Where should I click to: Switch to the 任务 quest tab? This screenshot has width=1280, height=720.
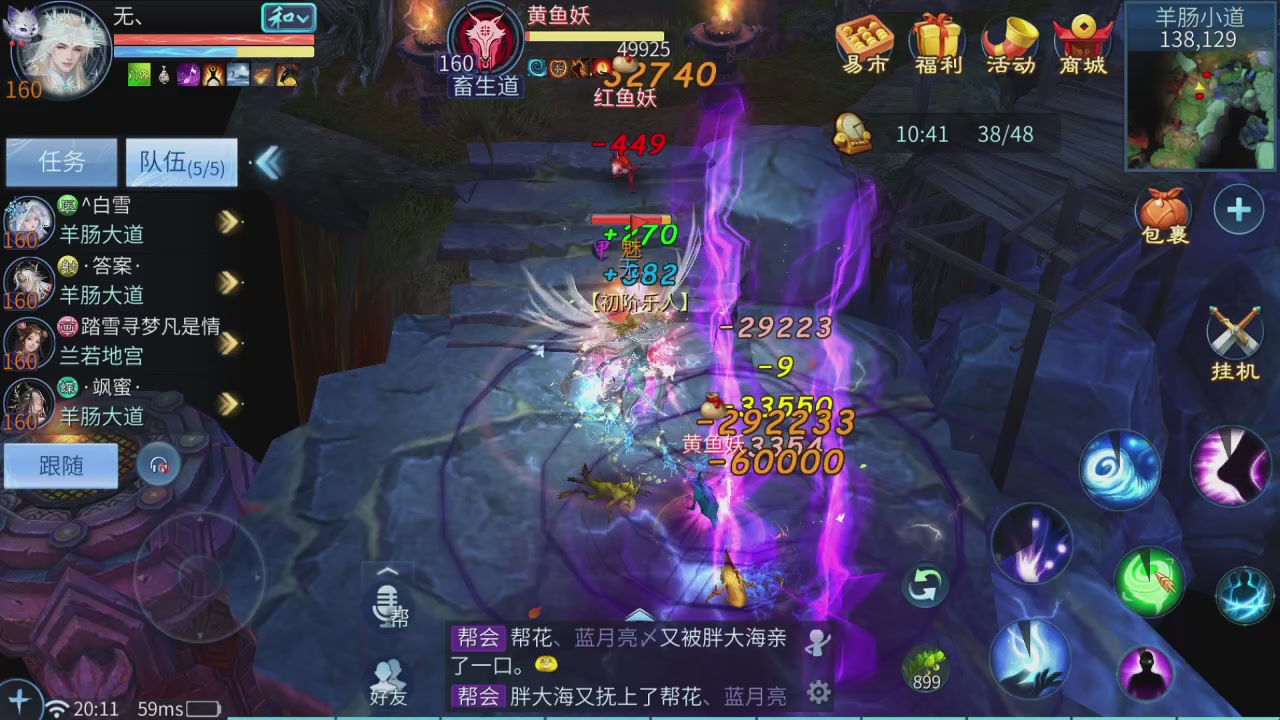coord(60,162)
